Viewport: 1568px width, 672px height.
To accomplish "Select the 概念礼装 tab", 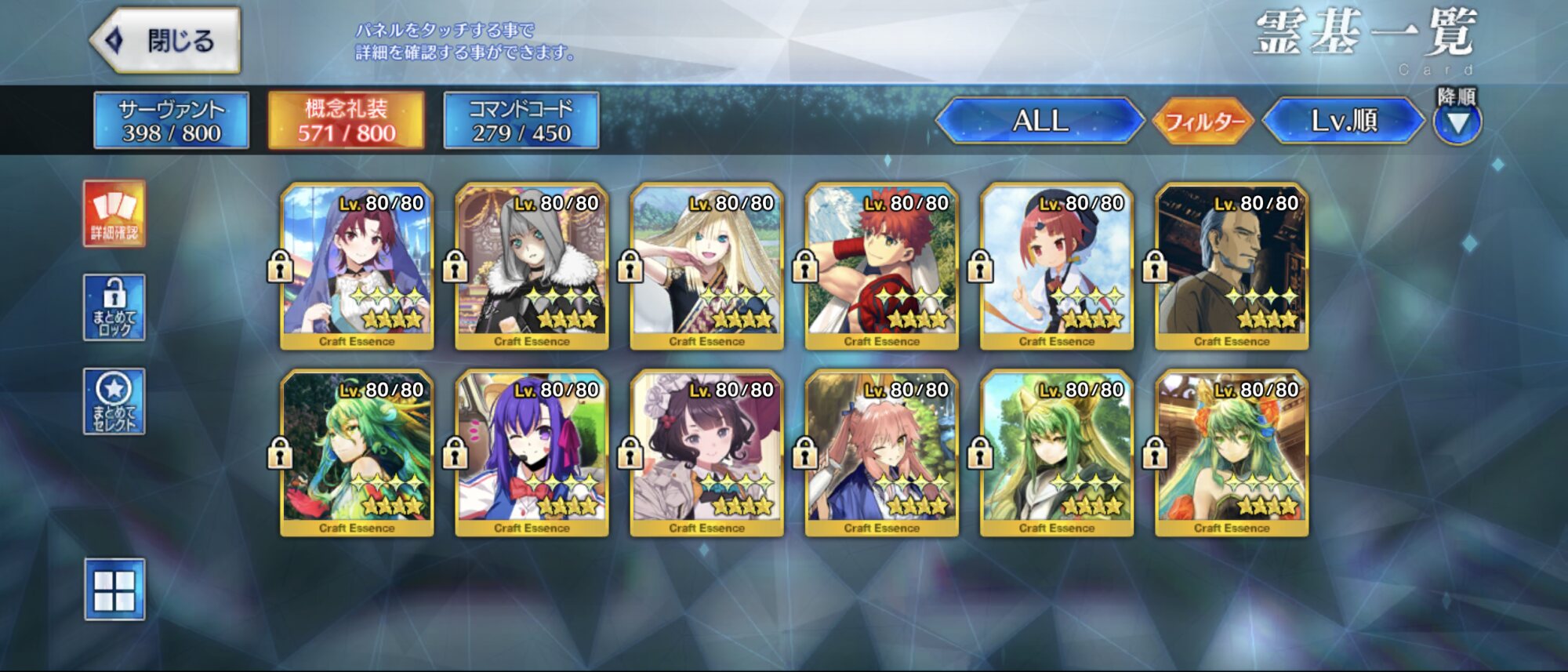I will click(346, 120).
